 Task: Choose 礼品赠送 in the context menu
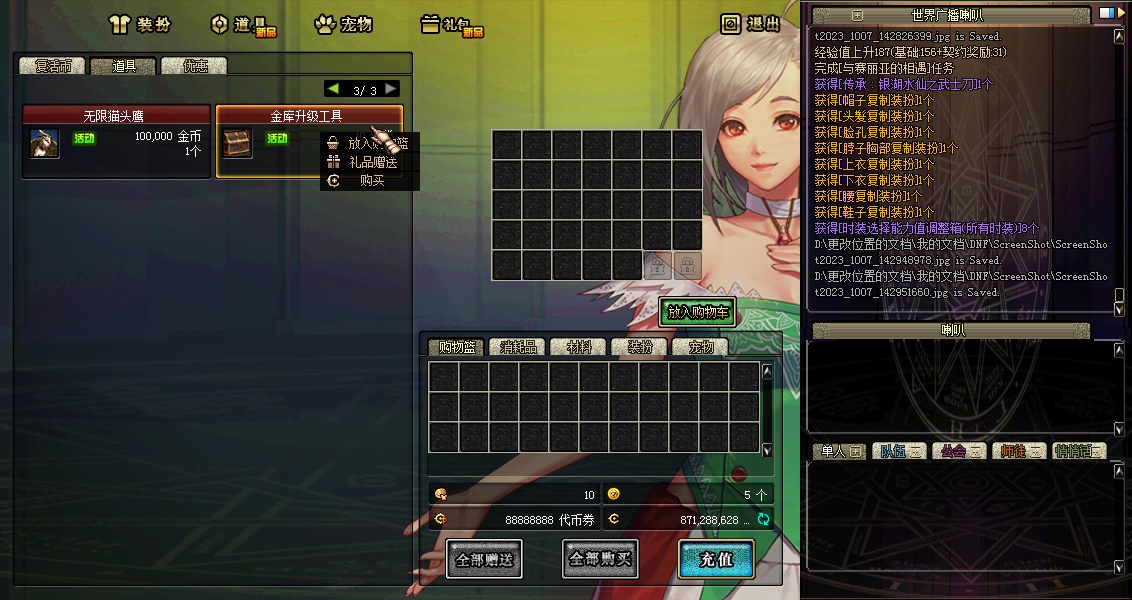pos(372,162)
